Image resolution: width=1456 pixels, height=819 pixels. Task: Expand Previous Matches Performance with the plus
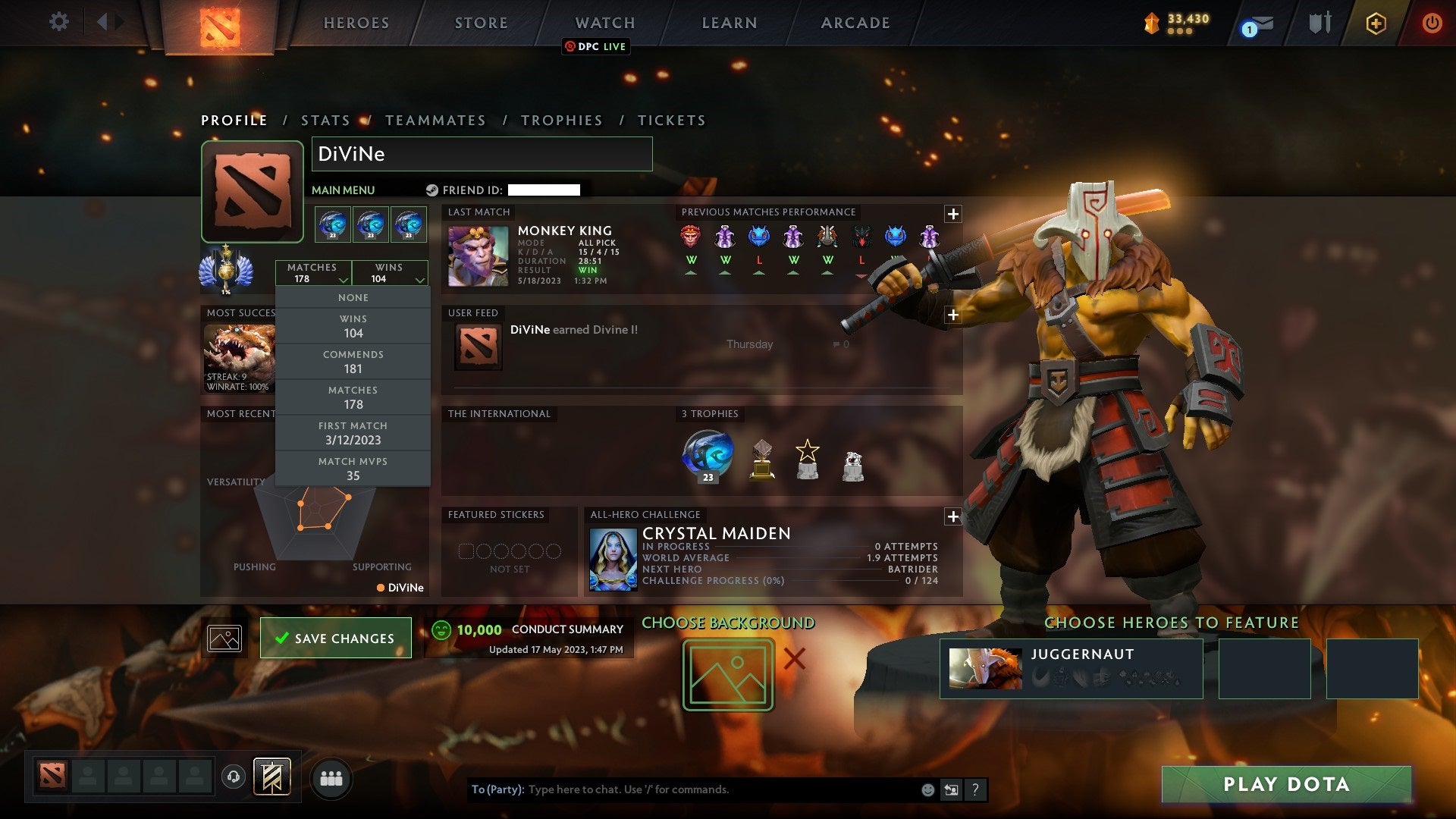point(953,215)
